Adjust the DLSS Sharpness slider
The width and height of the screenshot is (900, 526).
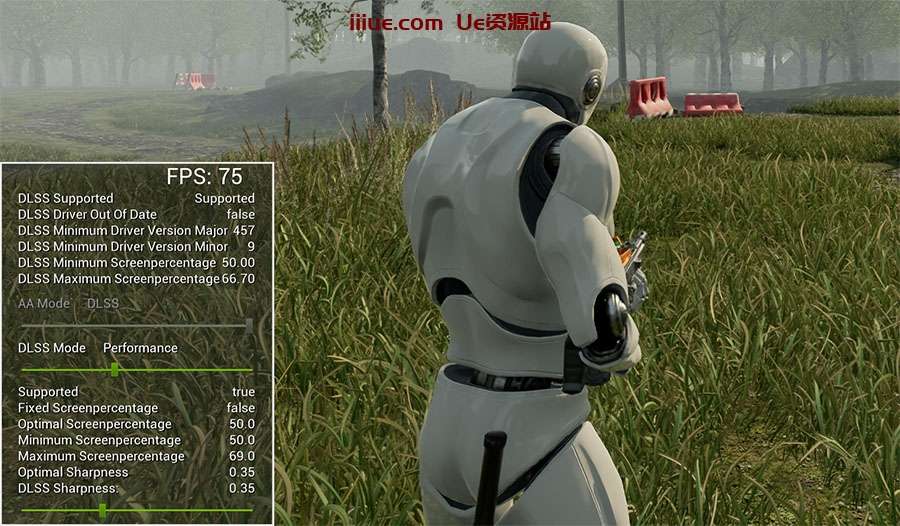tap(103, 510)
